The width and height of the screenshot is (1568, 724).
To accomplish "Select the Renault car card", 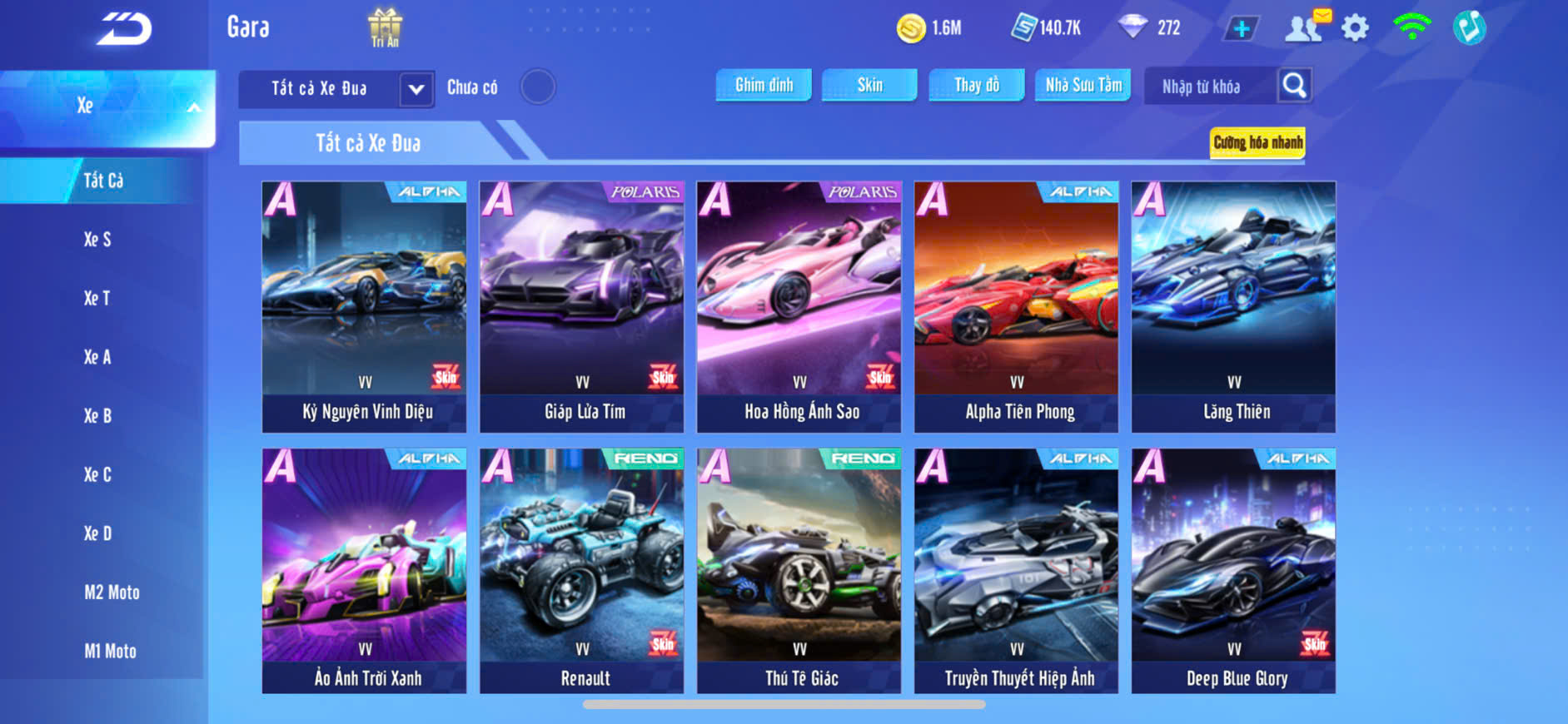I will 582,571.
